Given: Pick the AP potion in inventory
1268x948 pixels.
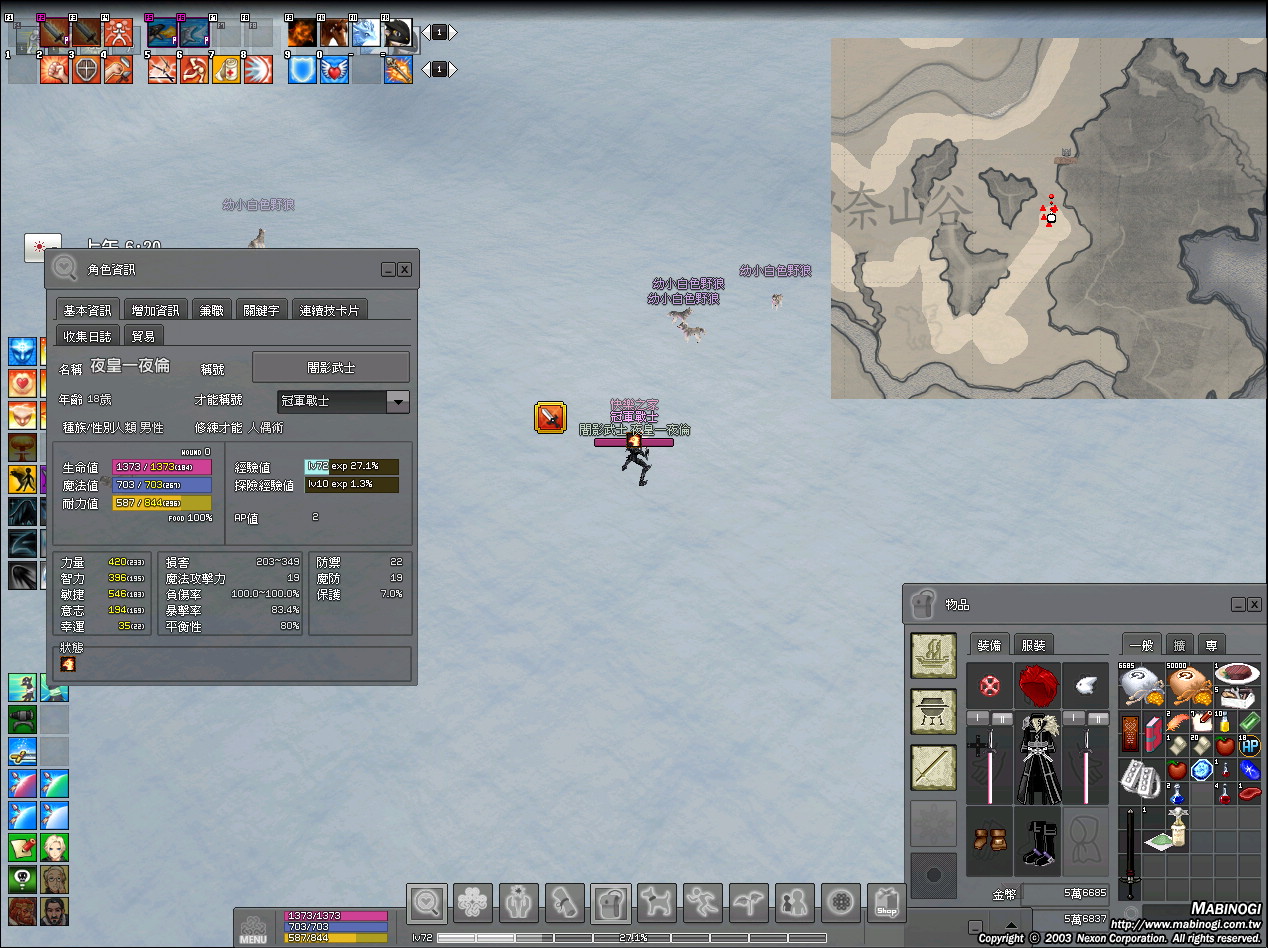Looking at the screenshot, I should [x=1249, y=745].
